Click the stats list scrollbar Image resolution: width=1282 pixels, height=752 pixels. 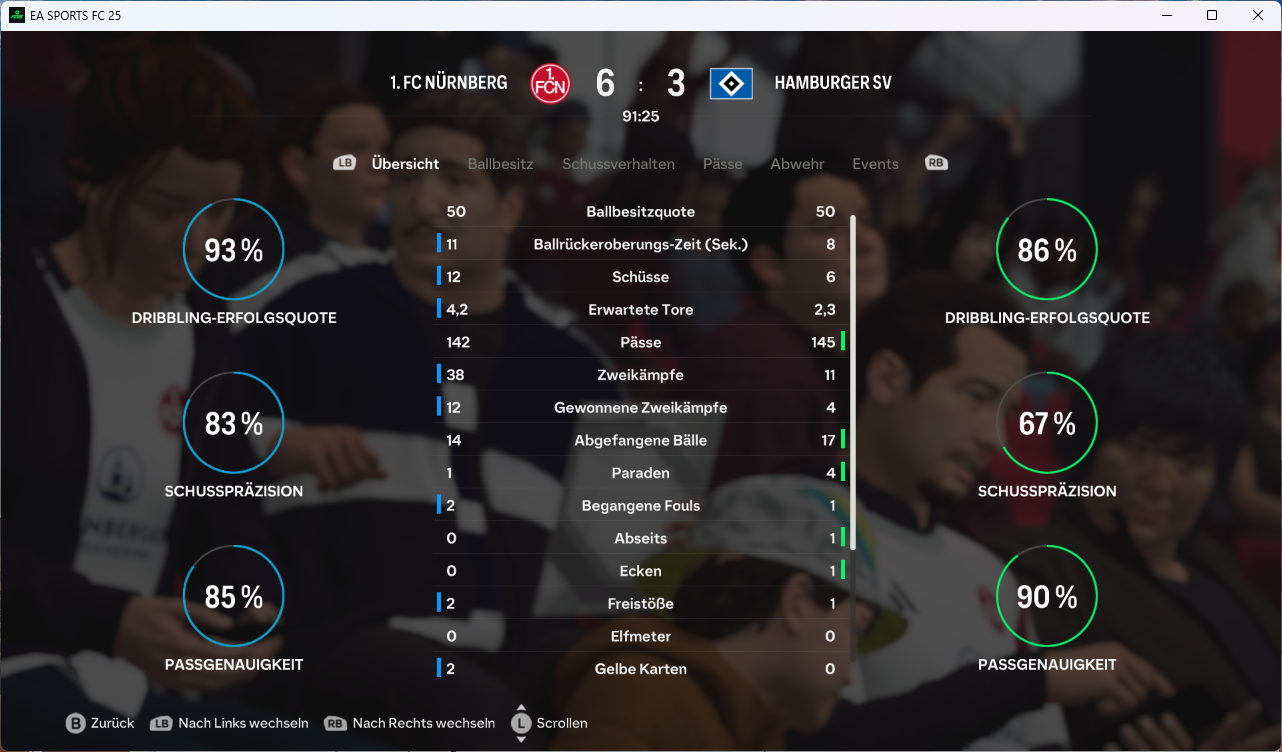853,380
